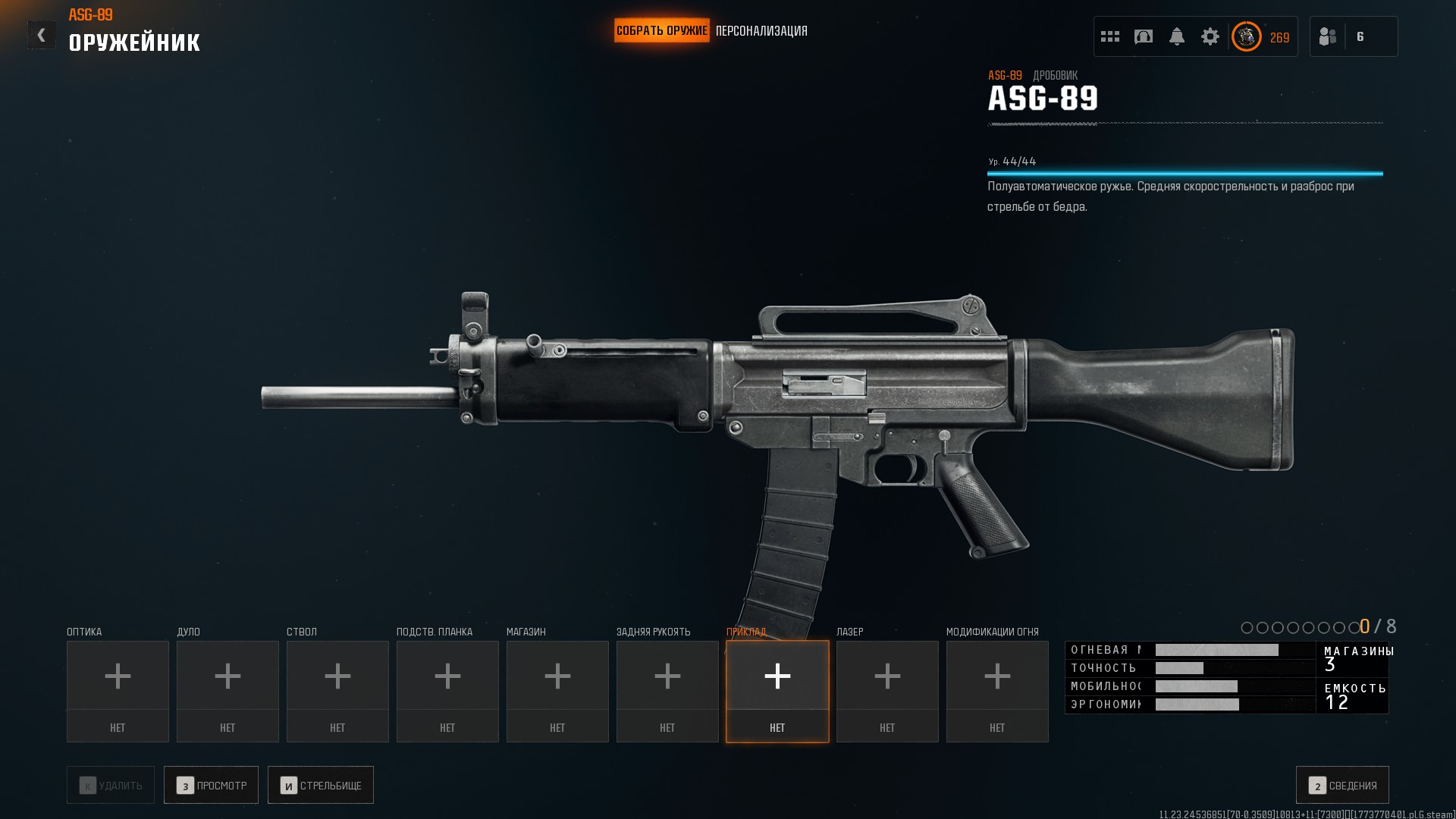Select the Модификации огня slot
The width and height of the screenshot is (1456, 819).
997,691
